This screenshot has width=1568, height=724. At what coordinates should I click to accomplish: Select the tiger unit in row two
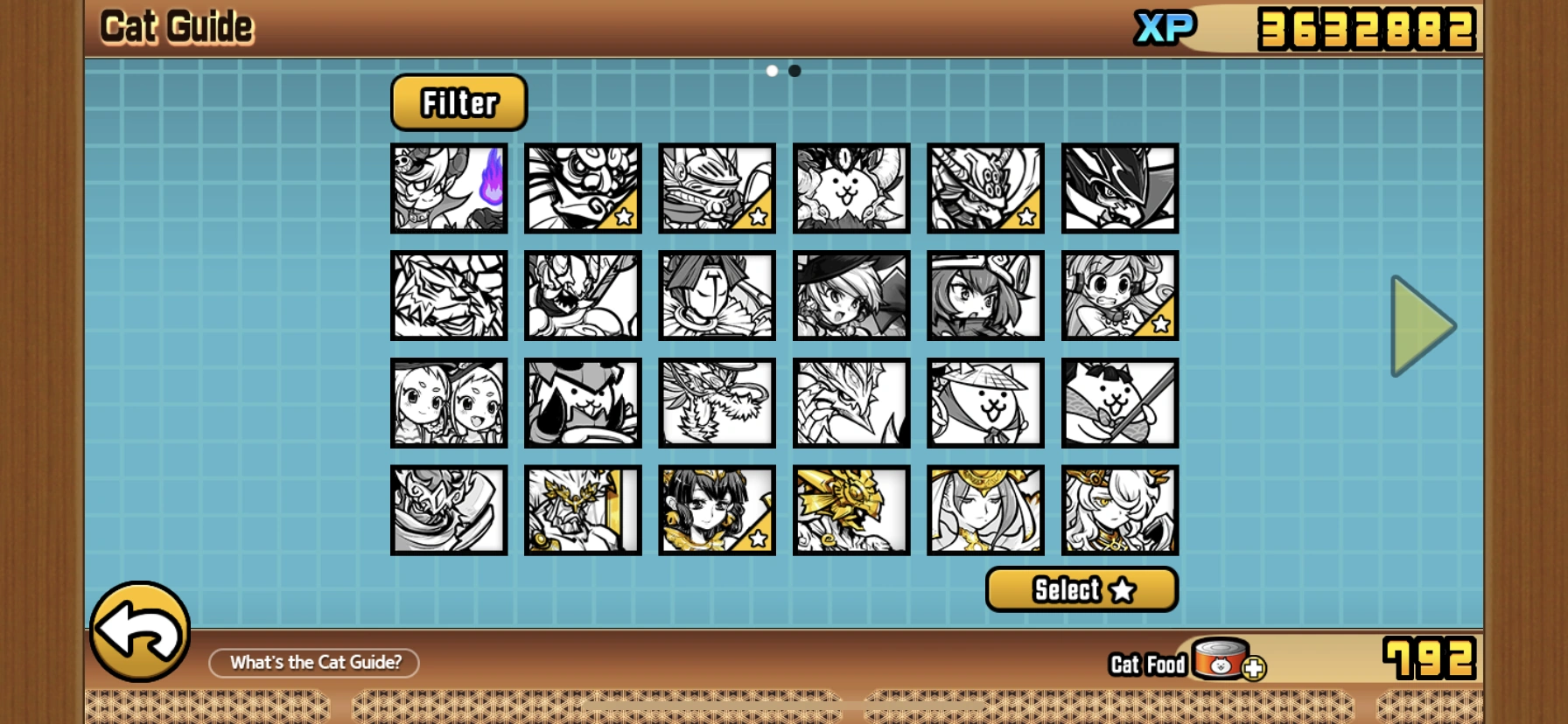click(x=449, y=296)
